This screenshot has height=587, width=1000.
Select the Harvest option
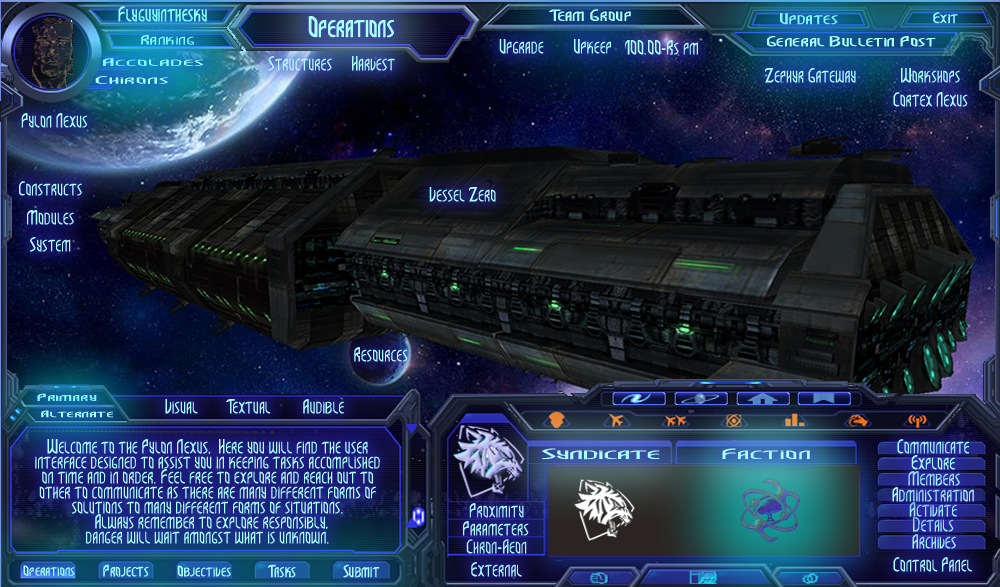pos(373,64)
